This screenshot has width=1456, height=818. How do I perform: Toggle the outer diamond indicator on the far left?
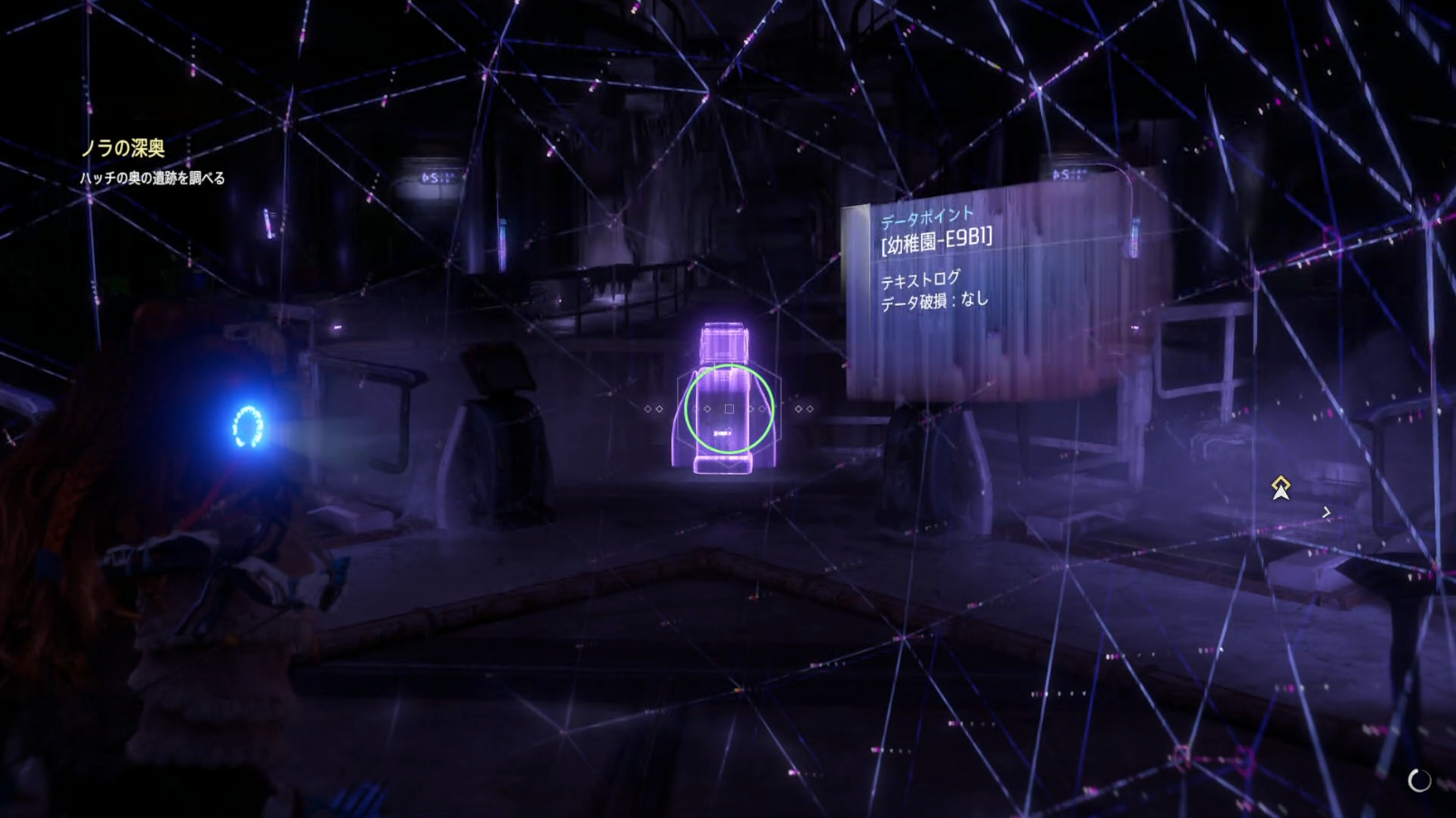[650, 408]
